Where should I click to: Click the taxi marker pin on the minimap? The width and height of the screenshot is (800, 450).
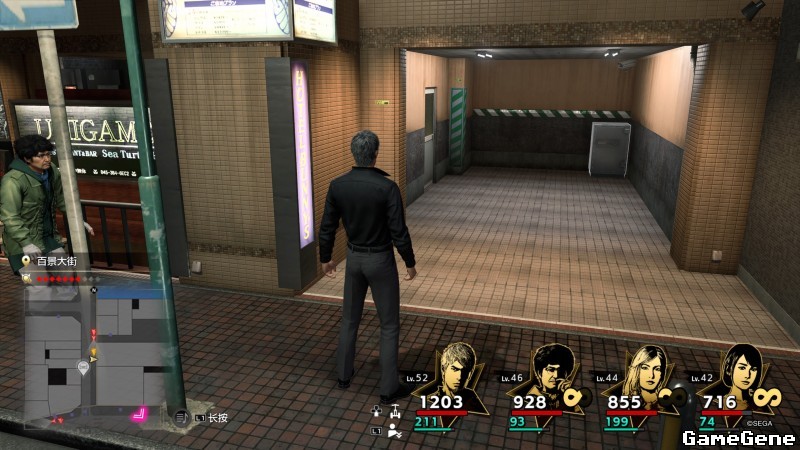pos(83,367)
